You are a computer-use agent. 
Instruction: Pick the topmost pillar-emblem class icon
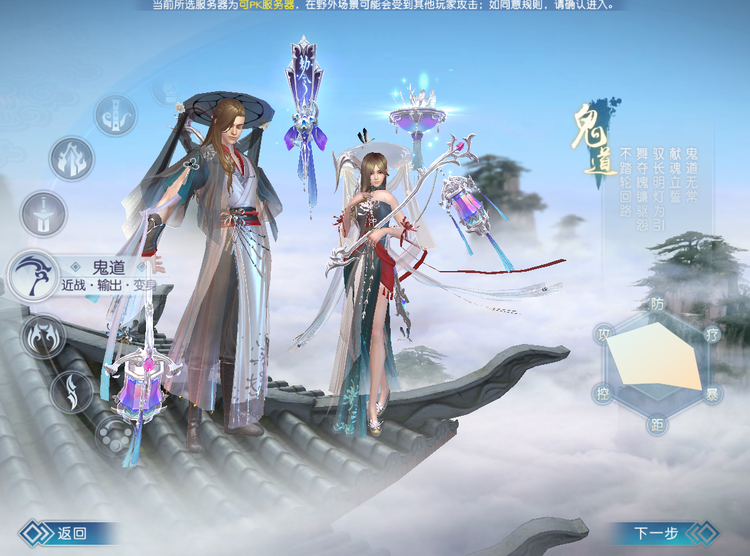coord(115,114)
